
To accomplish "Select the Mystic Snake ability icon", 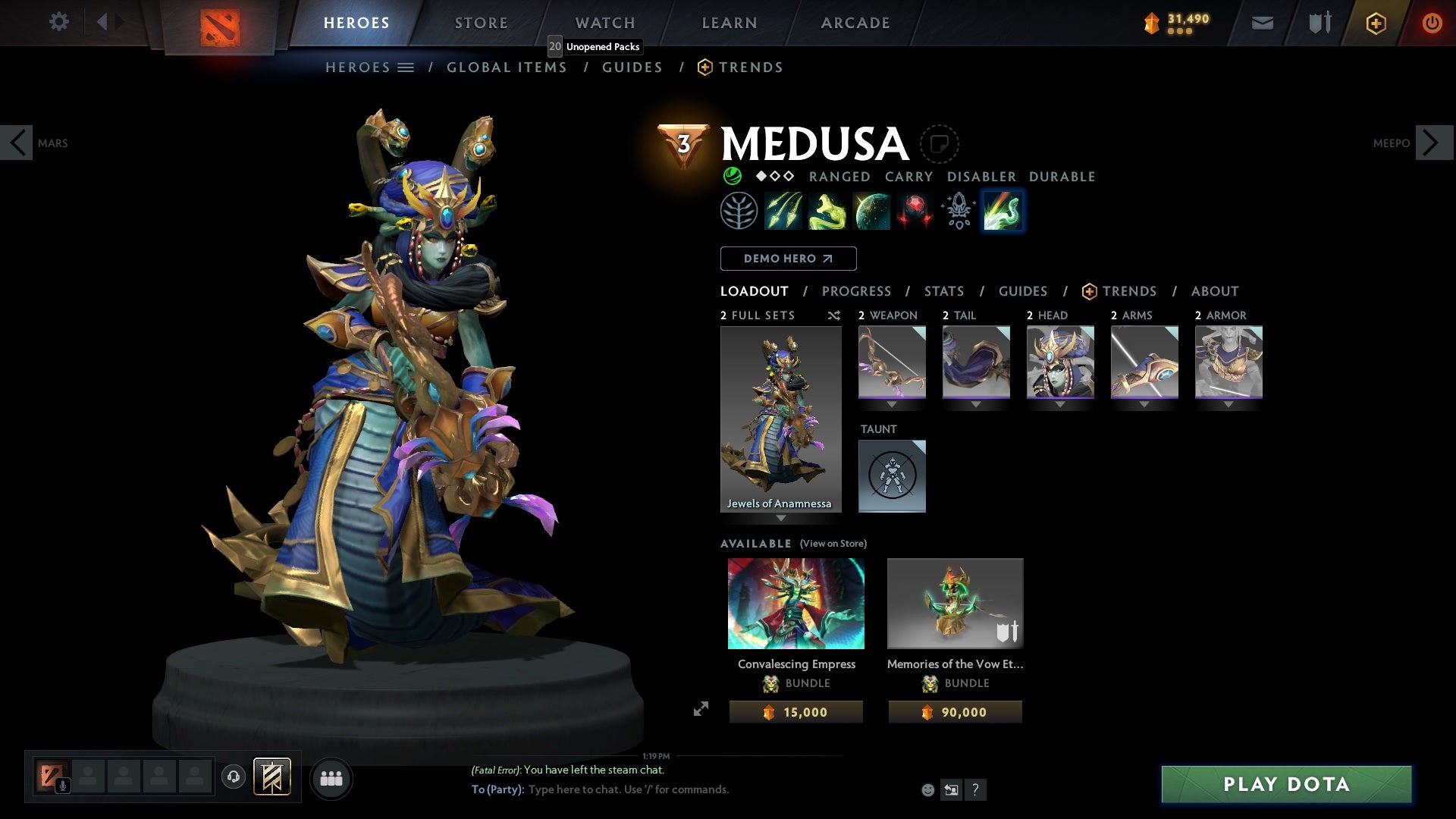I will click(x=827, y=211).
